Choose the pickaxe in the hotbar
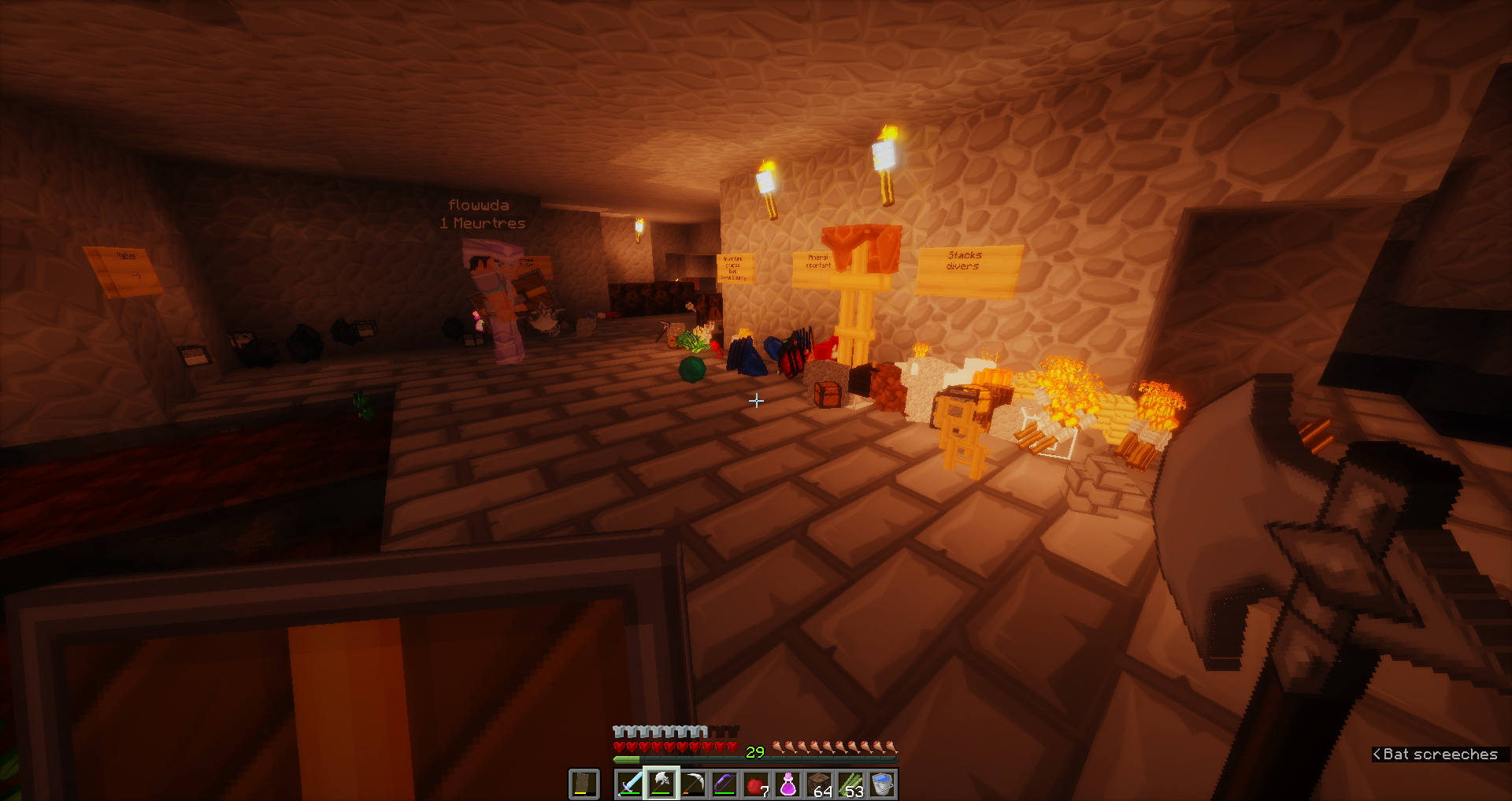The image size is (1512, 801). point(693,784)
